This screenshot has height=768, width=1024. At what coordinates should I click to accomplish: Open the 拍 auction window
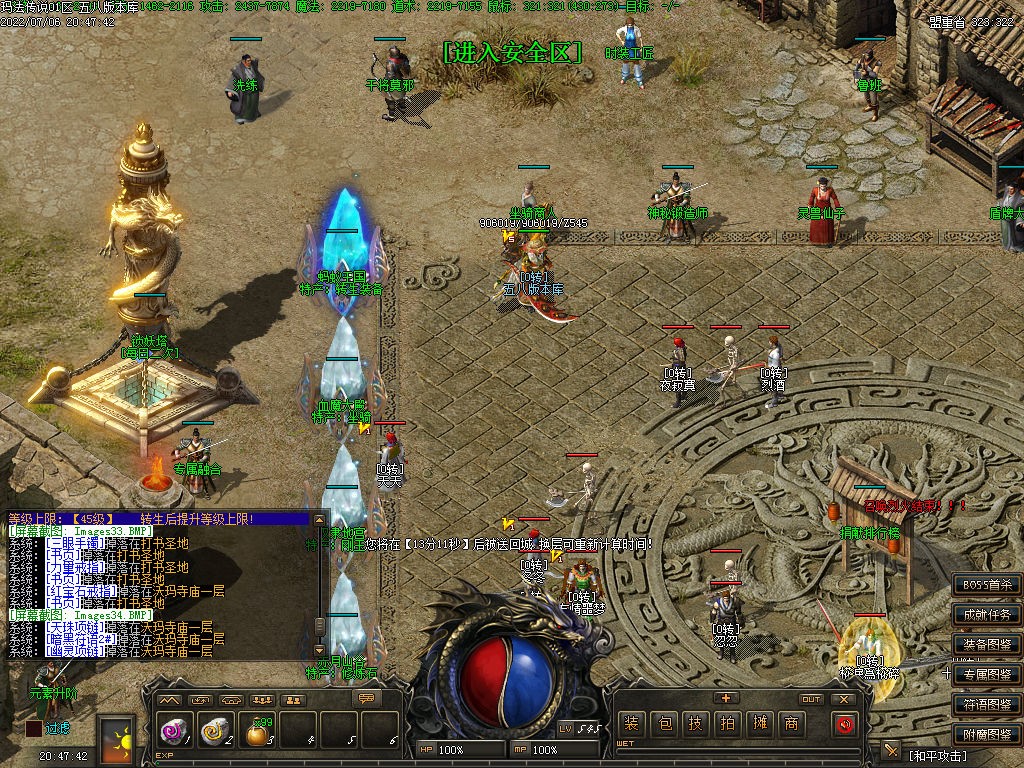point(727,724)
